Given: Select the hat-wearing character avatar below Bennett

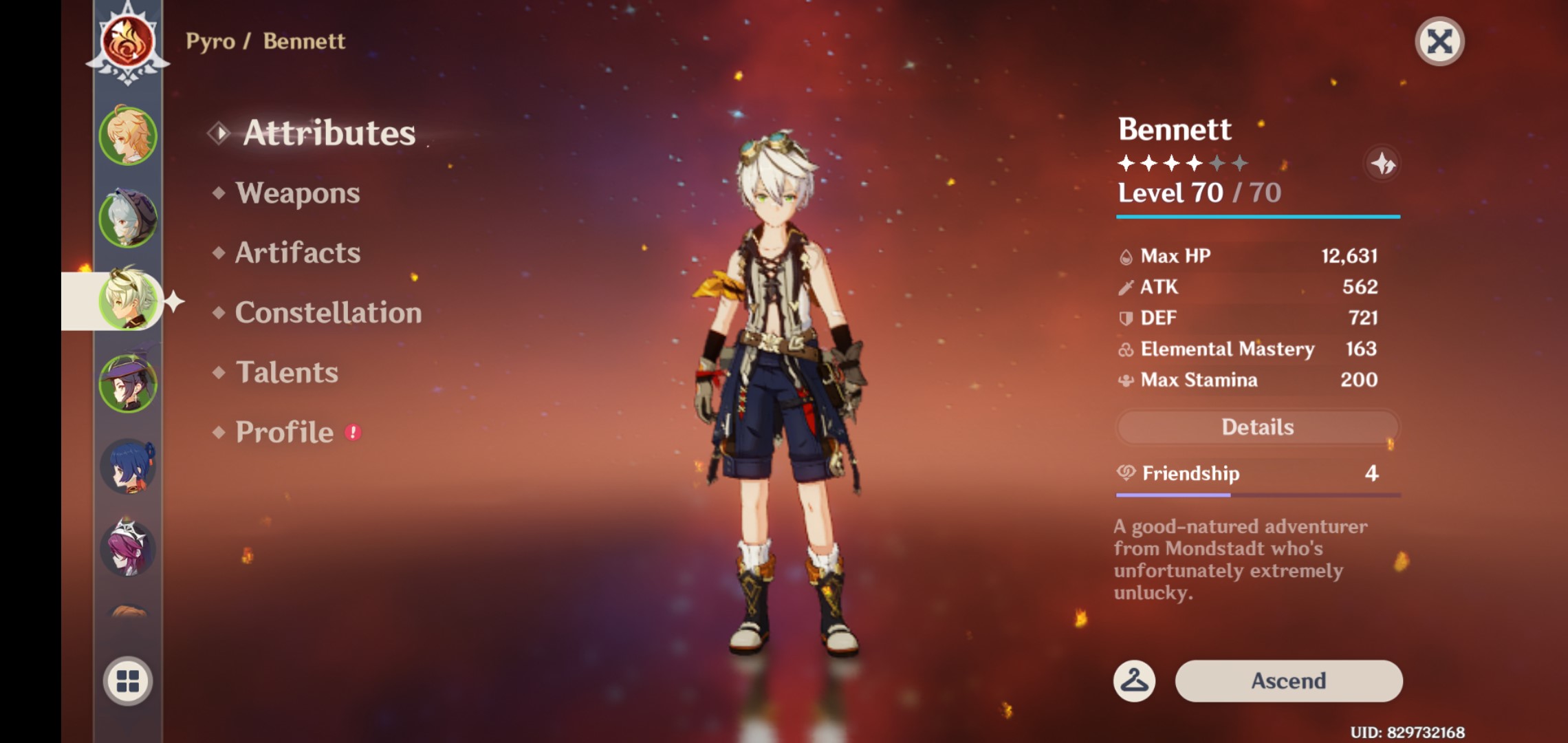Looking at the screenshot, I should pyautogui.click(x=128, y=383).
